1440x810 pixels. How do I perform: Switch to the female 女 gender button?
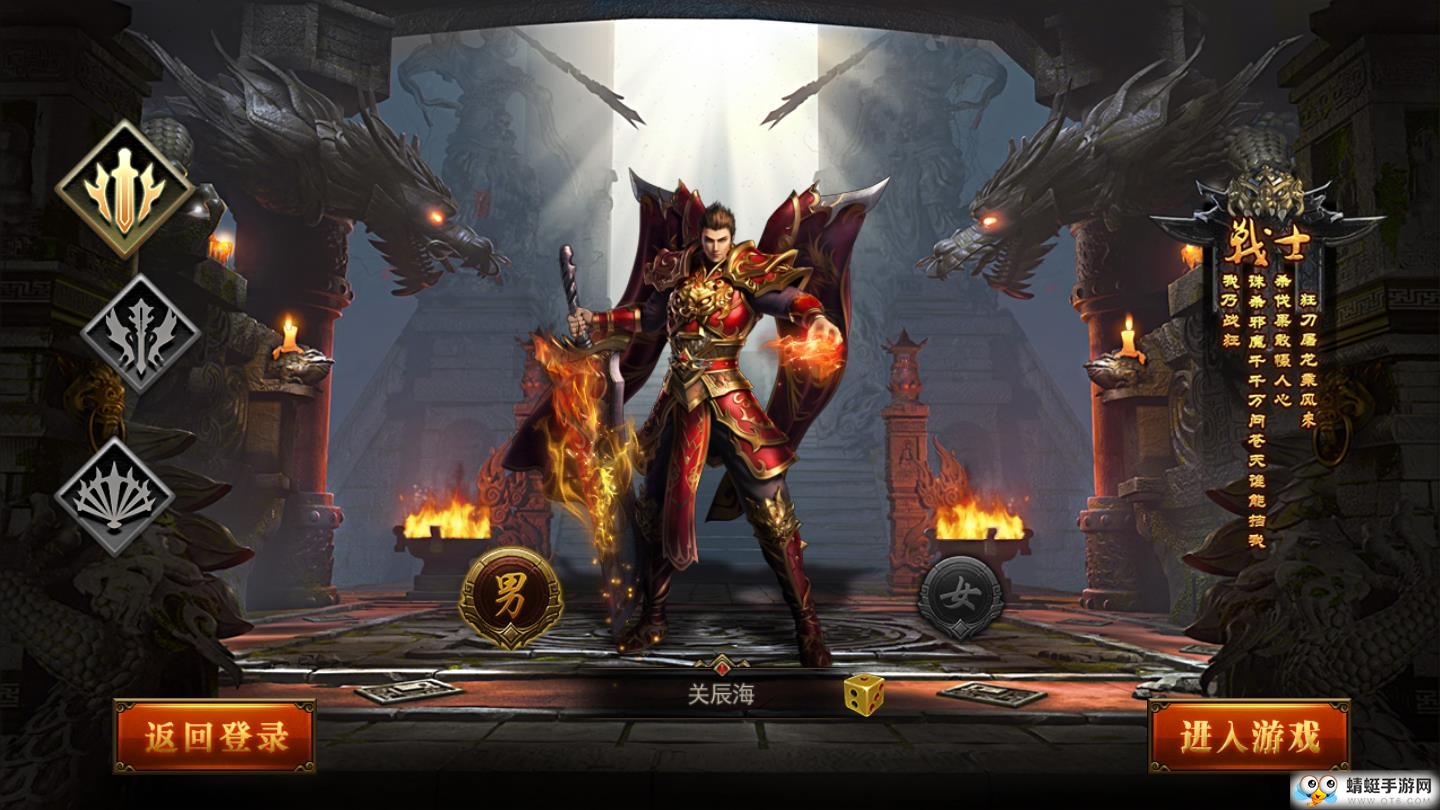[x=961, y=597]
